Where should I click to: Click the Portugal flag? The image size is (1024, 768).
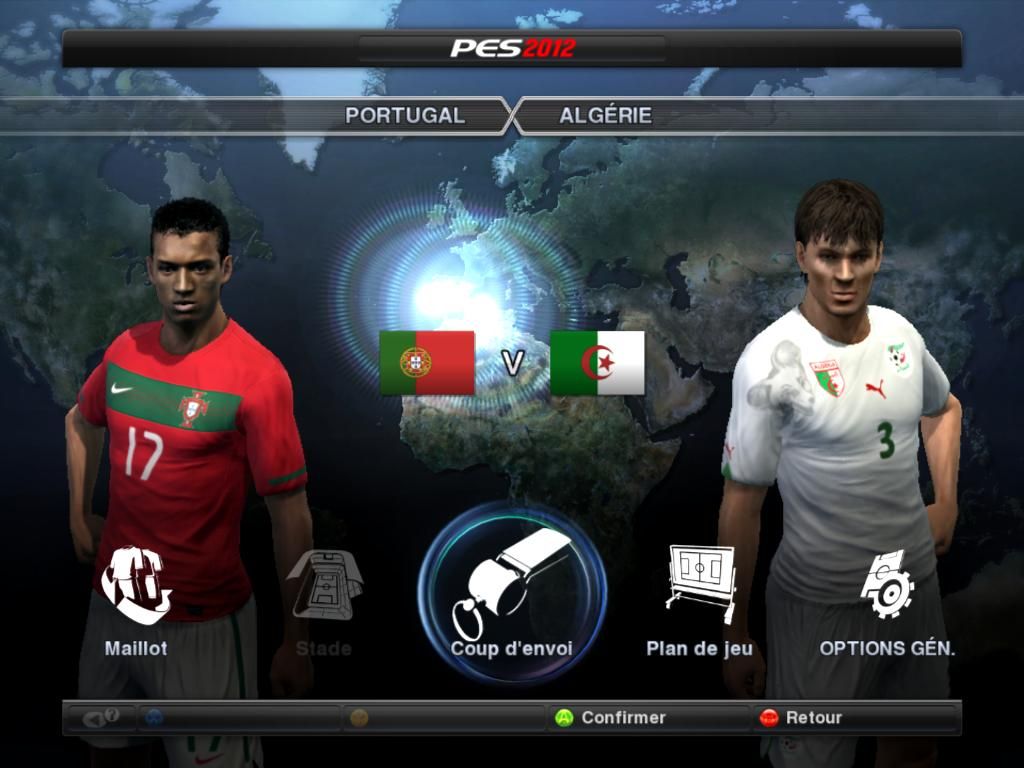coord(427,362)
